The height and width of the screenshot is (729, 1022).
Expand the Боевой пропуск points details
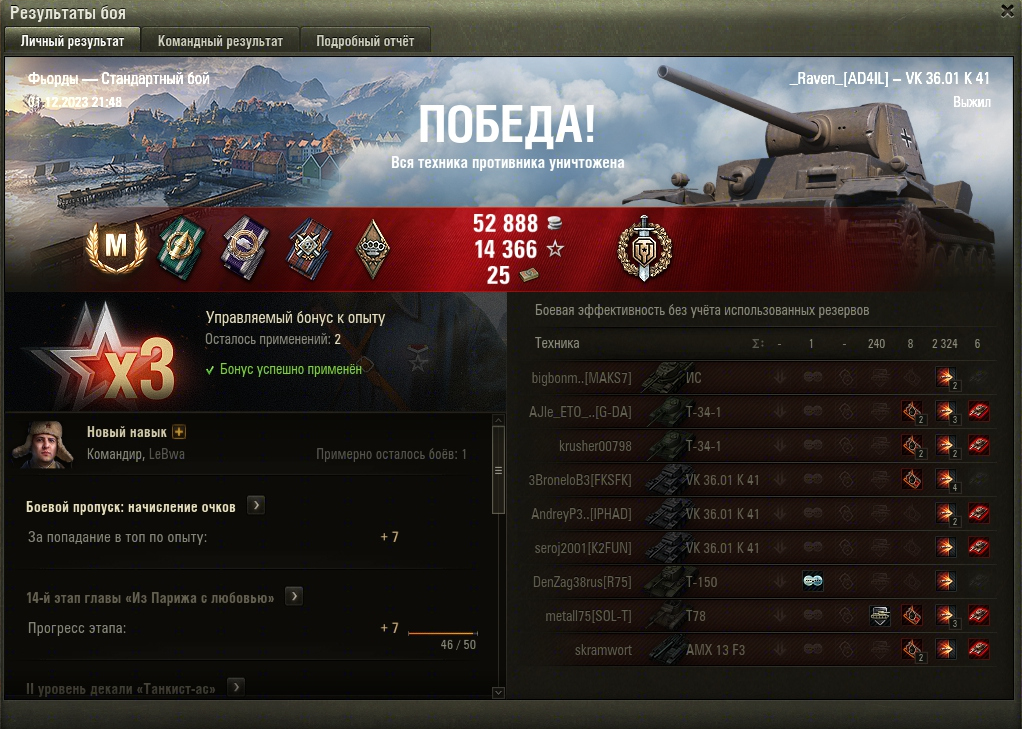(256, 506)
